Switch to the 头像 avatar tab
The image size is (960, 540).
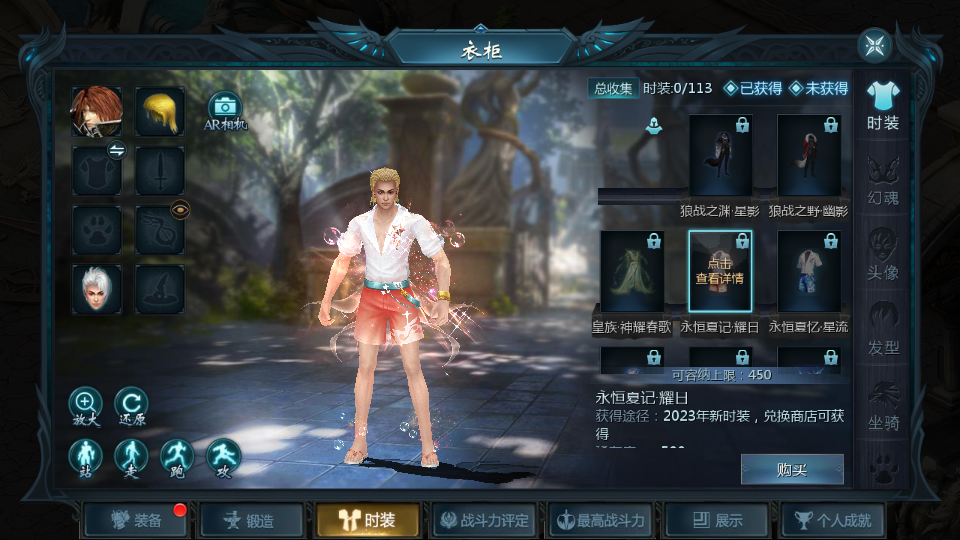coord(882,255)
